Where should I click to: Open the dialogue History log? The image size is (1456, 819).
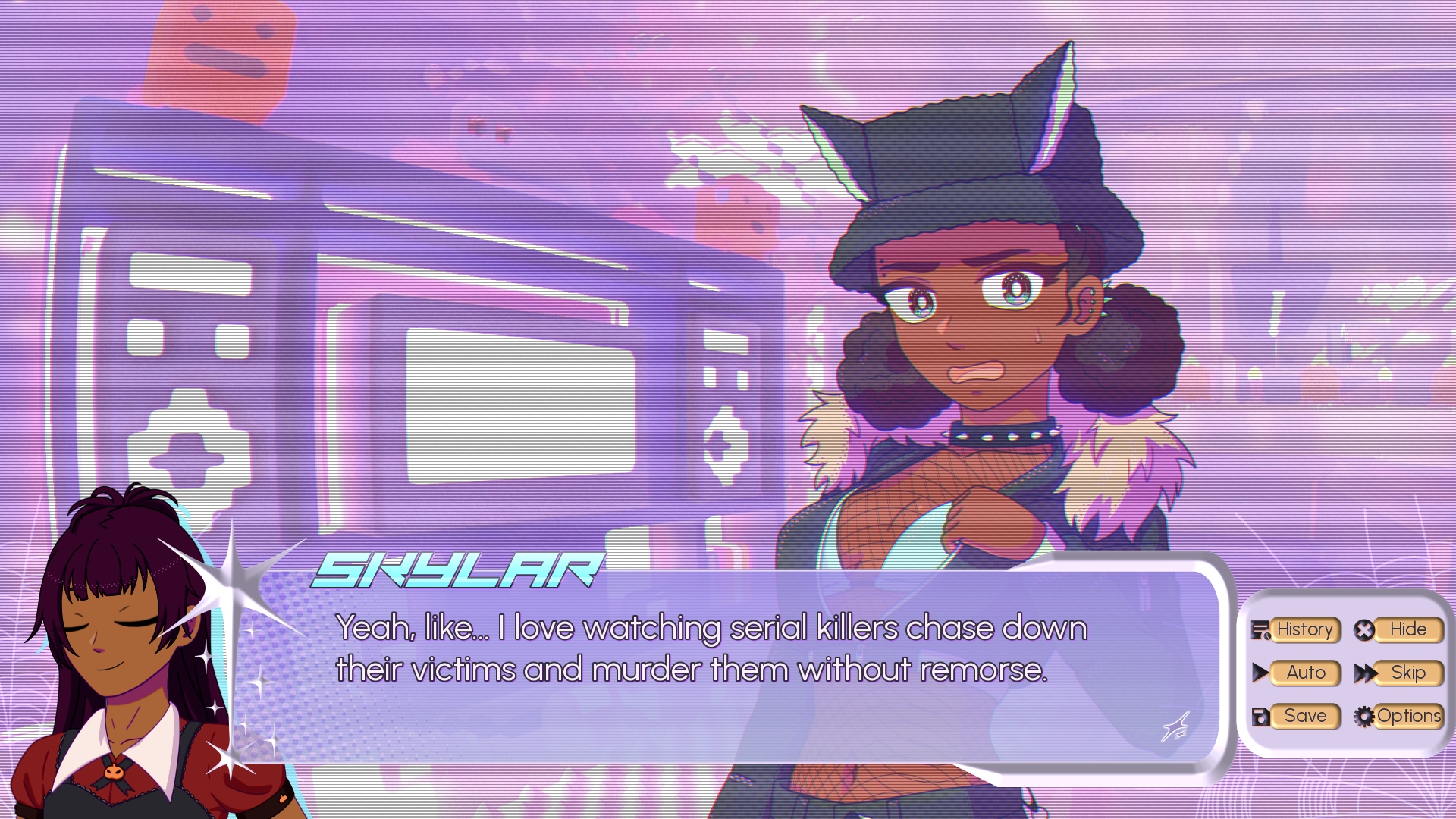pos(1304,629)
